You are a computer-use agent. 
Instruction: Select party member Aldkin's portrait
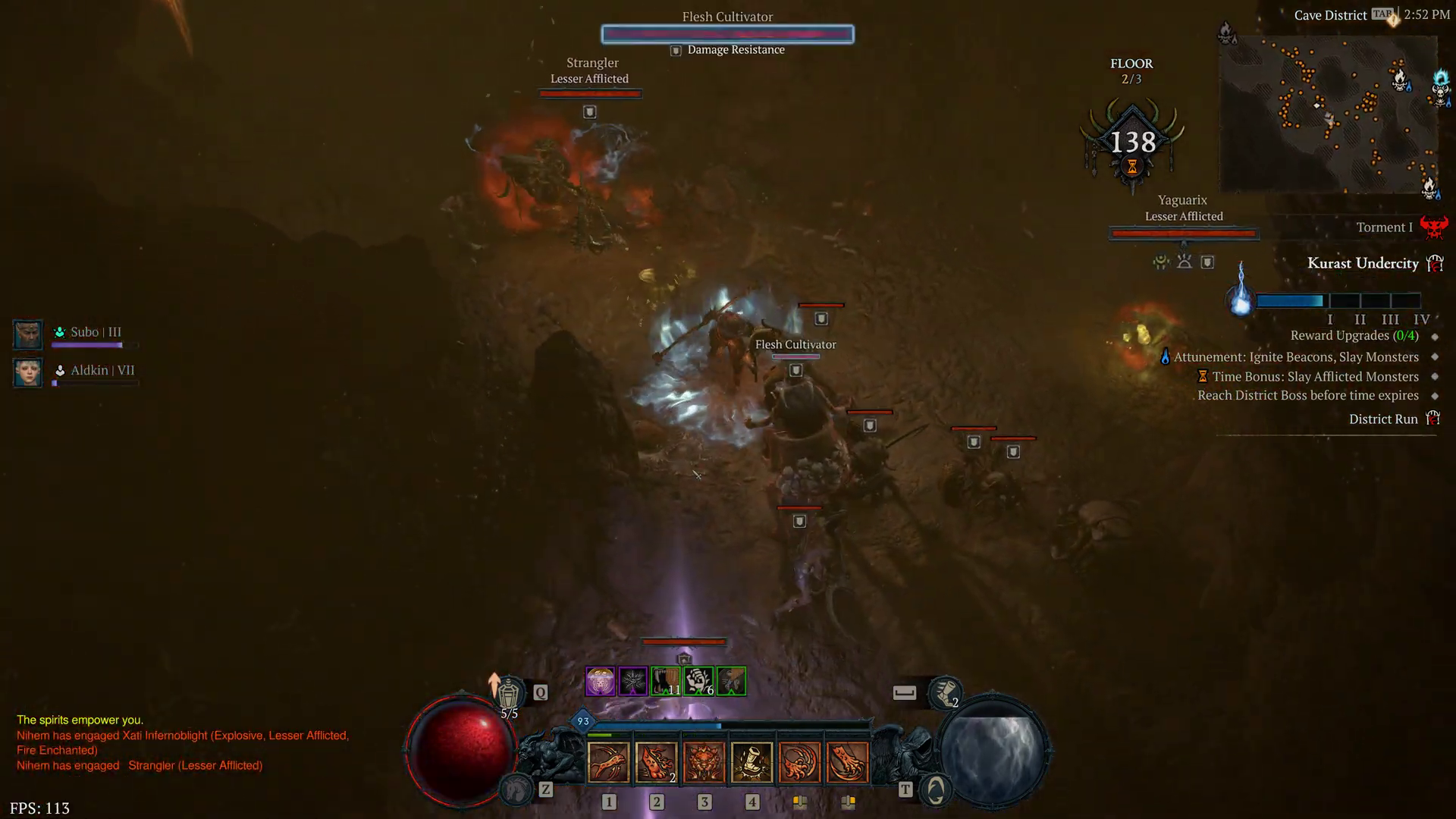(28, 372)
